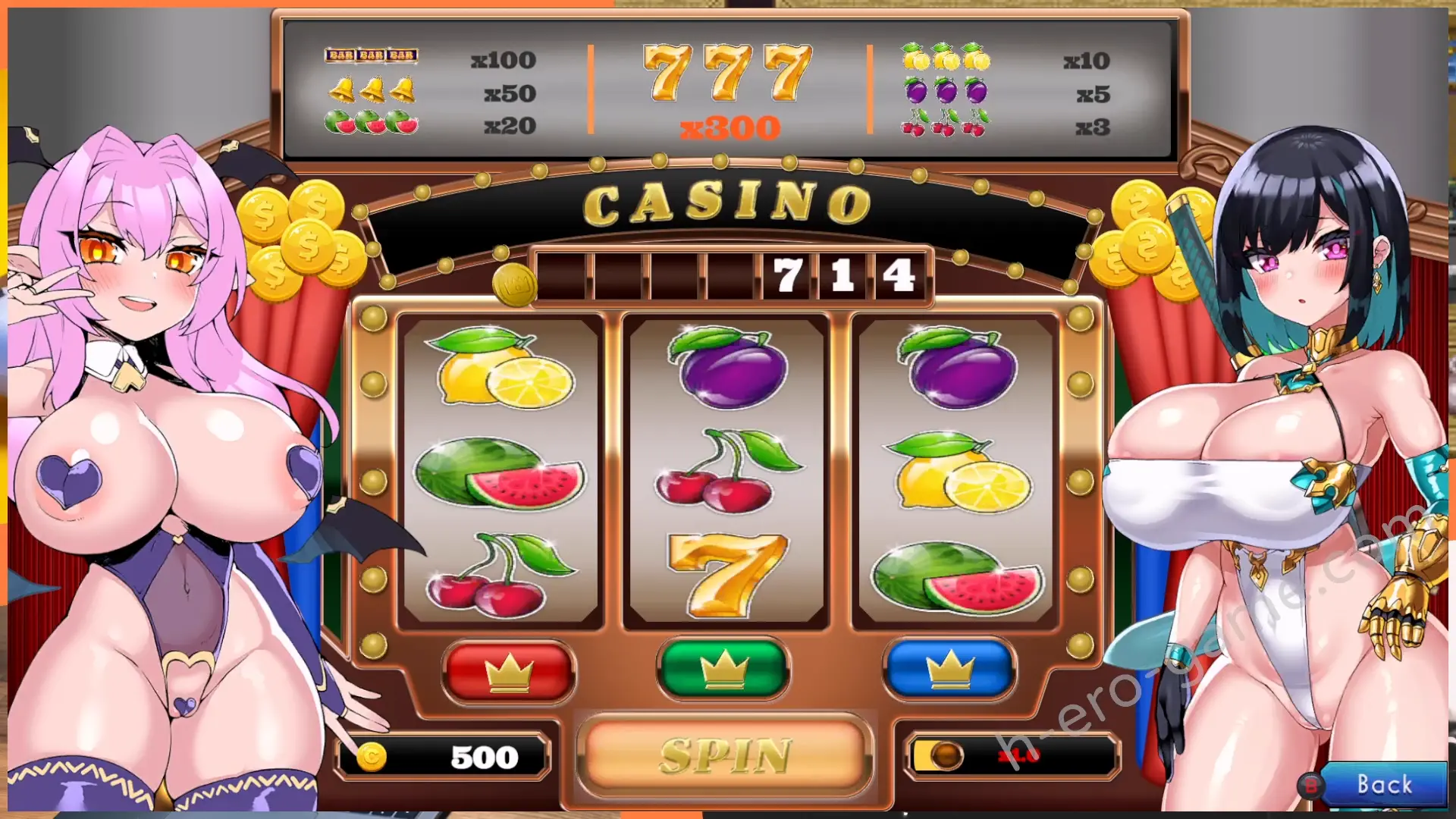Hit the red crown button
Image resolution: width=1456 pixels, height=819 pixels.
click(509, 671)
